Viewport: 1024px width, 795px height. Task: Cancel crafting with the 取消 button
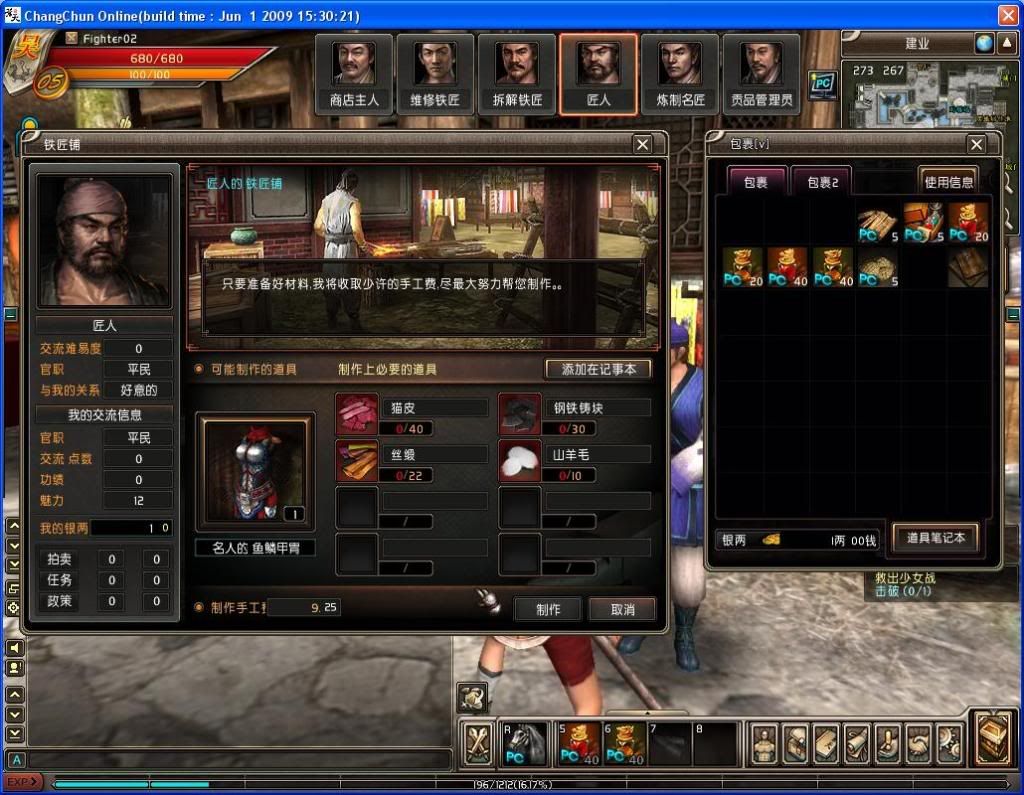[622, 609]
